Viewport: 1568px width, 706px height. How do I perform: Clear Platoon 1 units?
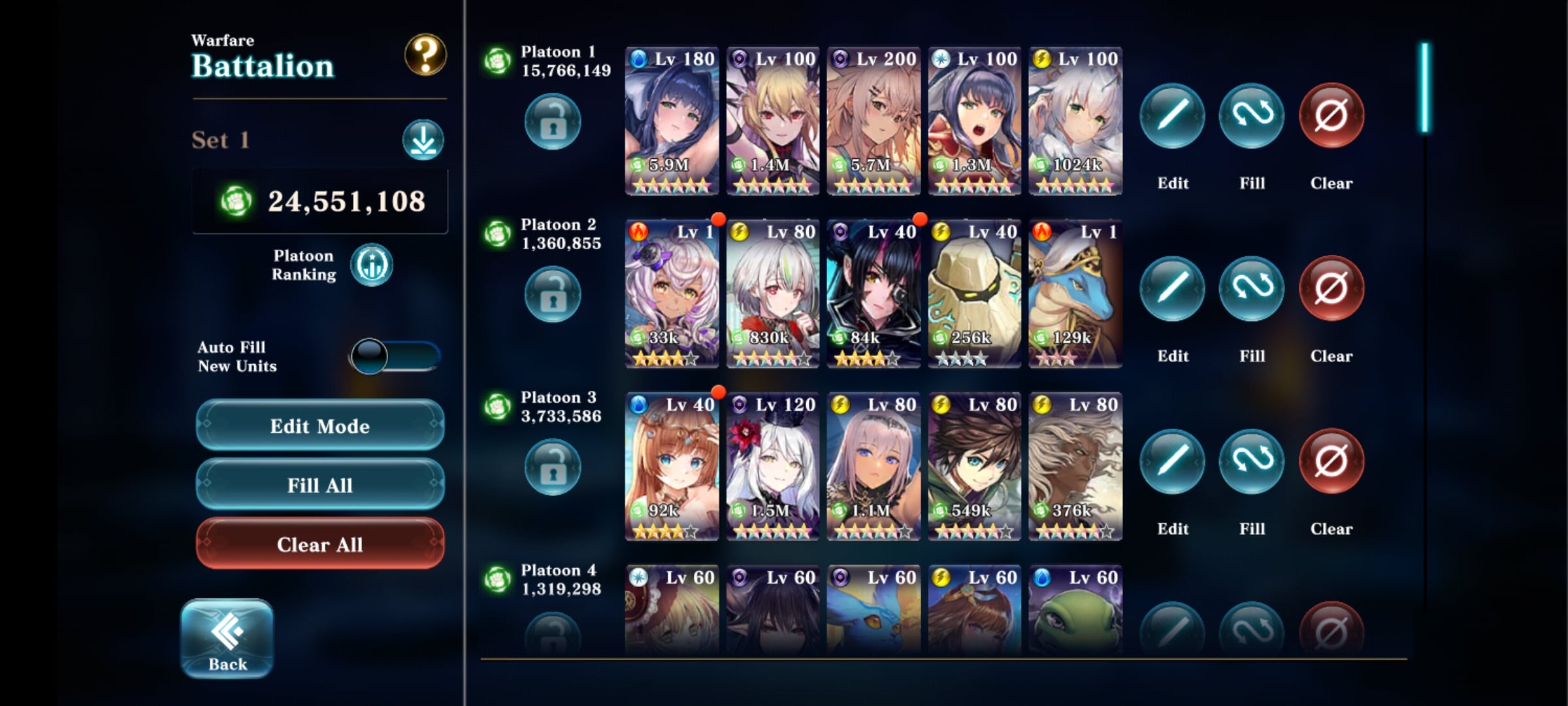click(1331, 116)
